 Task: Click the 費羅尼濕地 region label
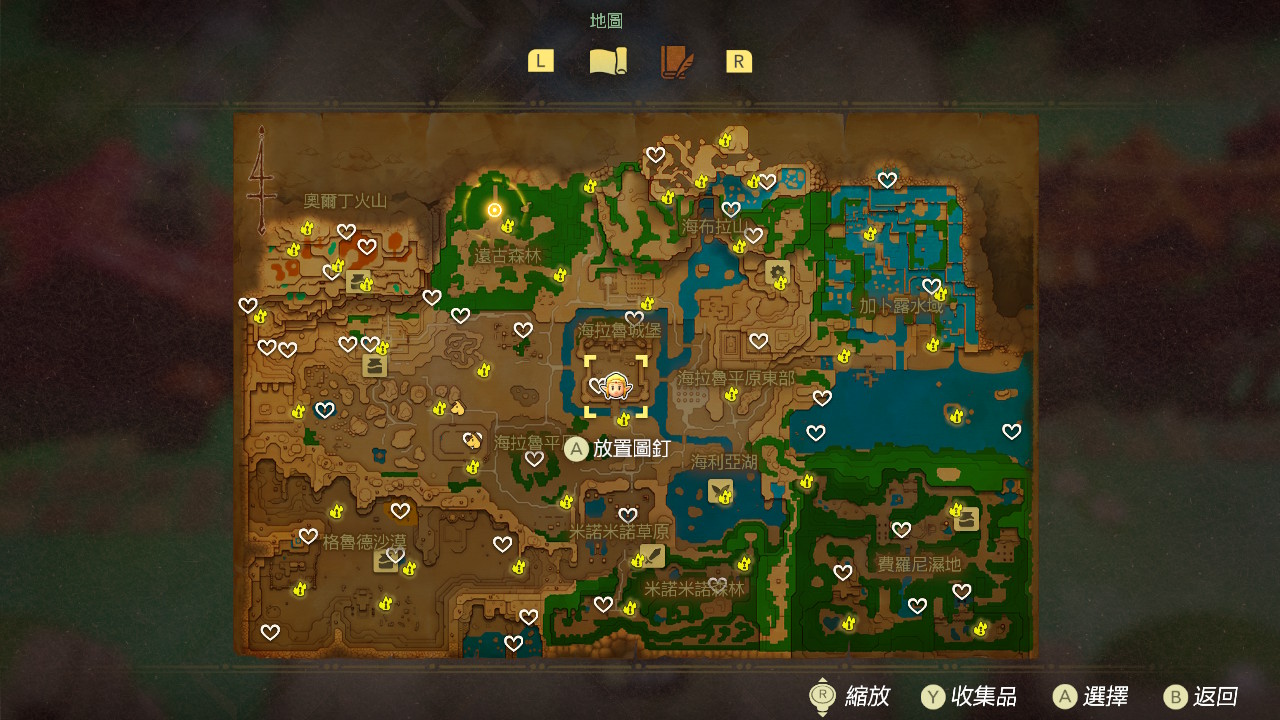[x=919, y=564]
